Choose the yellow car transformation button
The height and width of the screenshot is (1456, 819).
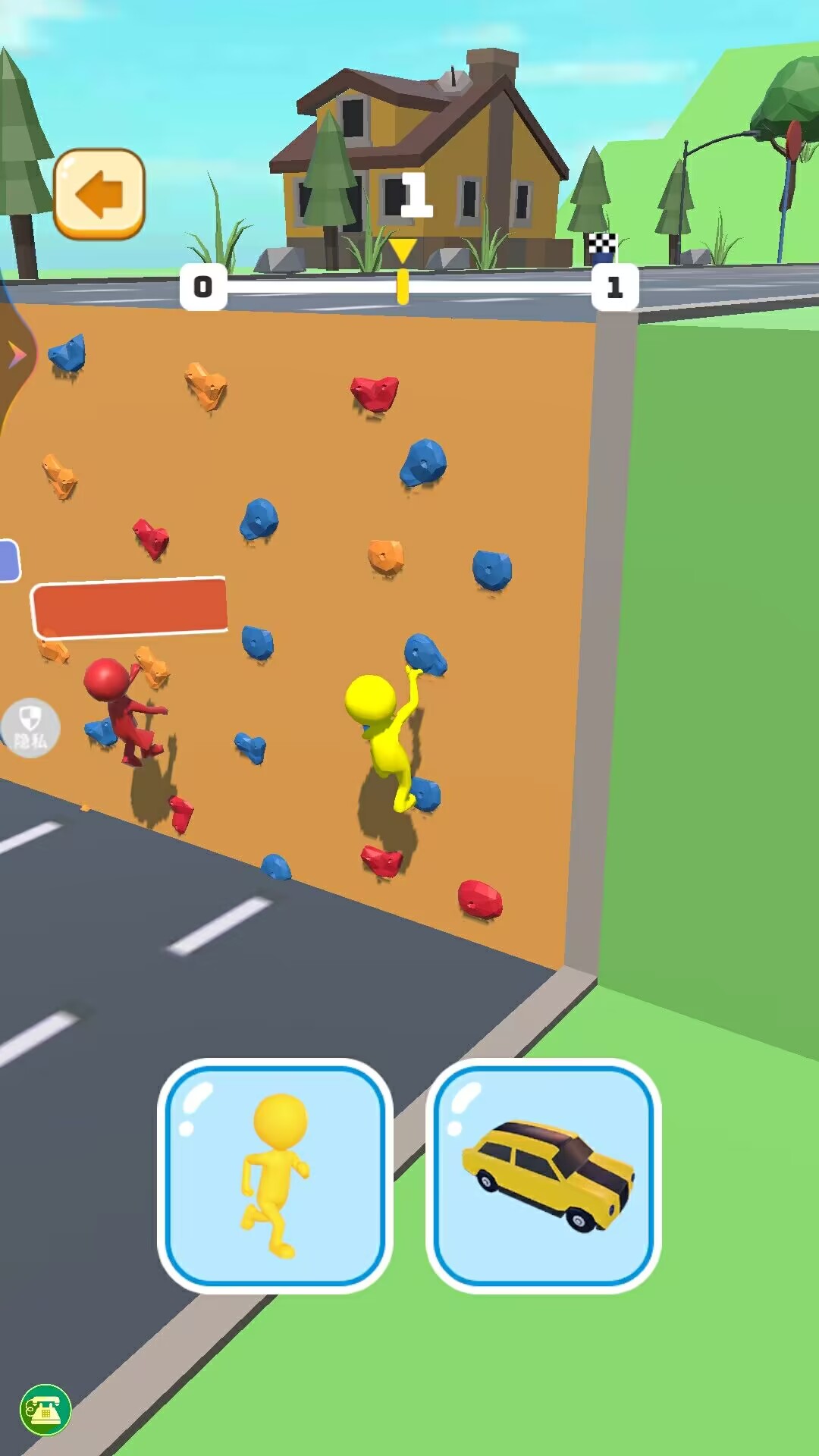[543, 1175]
